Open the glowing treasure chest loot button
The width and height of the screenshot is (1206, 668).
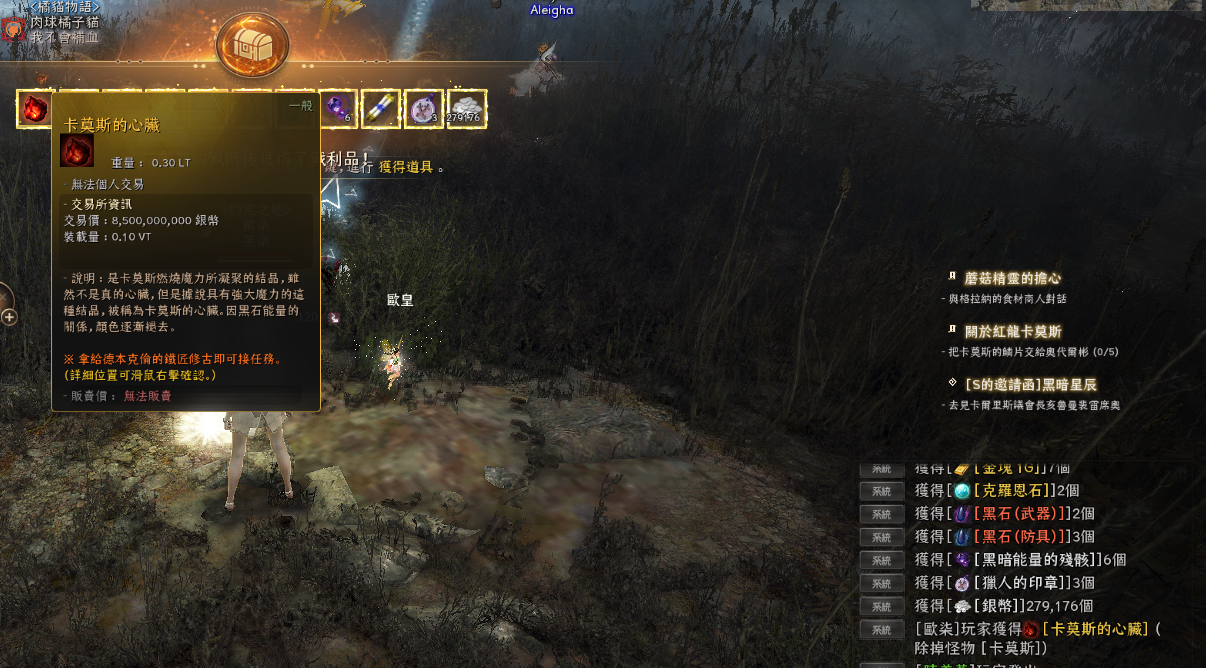pos(253,45)
